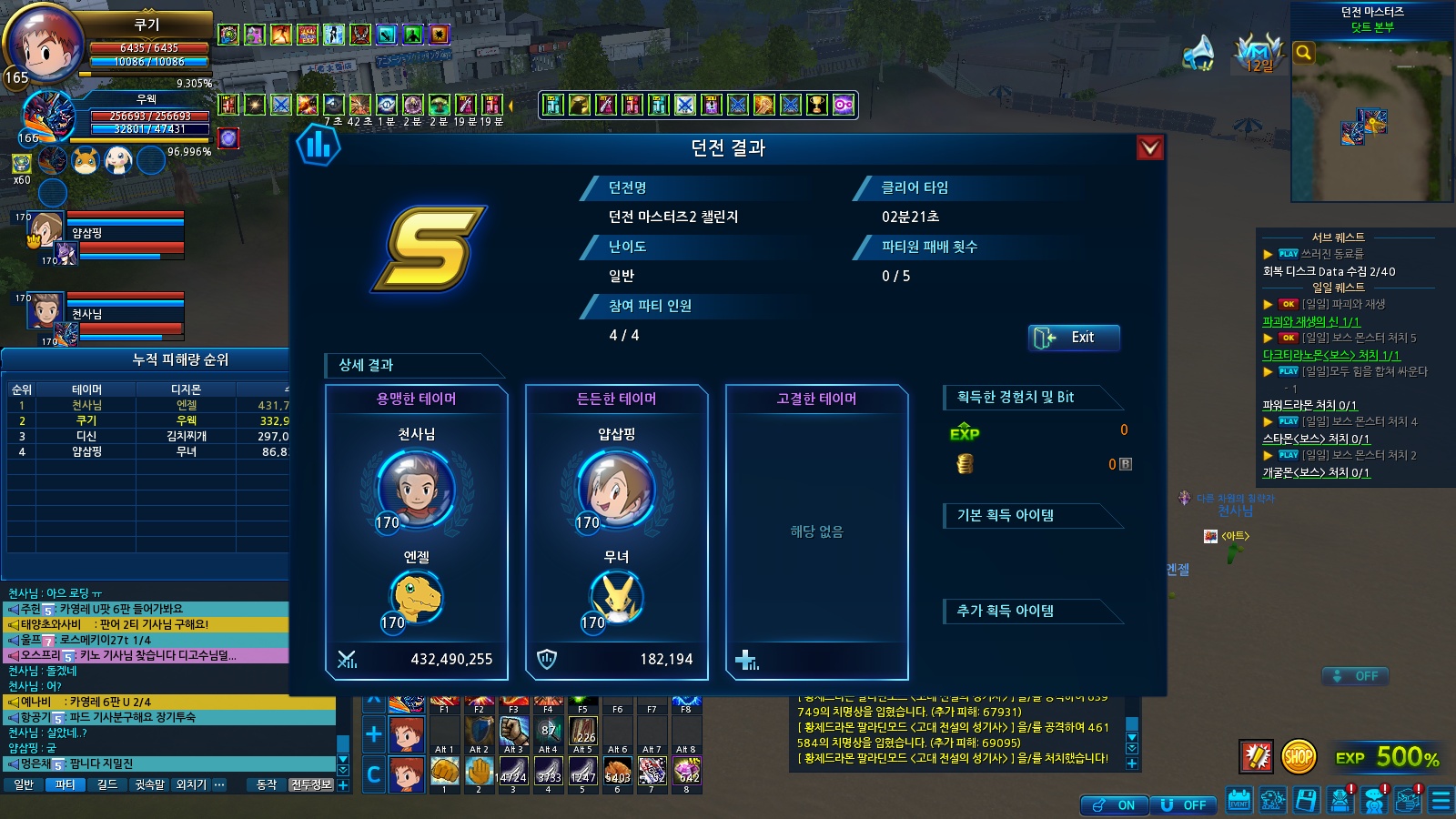Use the roast meat item in slot 6
The image size is (1456, 819).
tap(617, 772)
